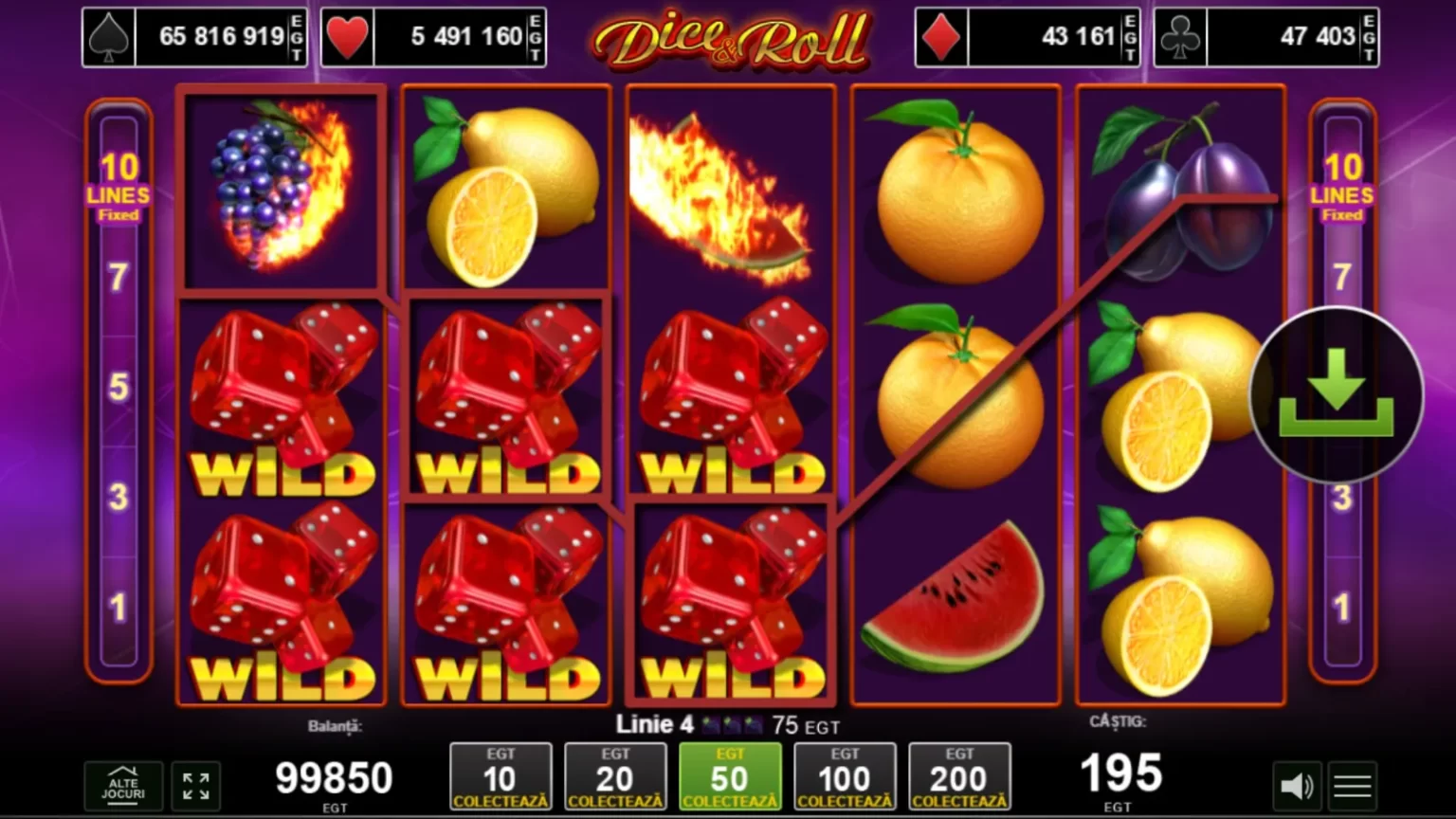This screenshot has width=1456, height=819.
Task: Mute the game sound with the speaker toggle
Action: tap(1297, 785)
